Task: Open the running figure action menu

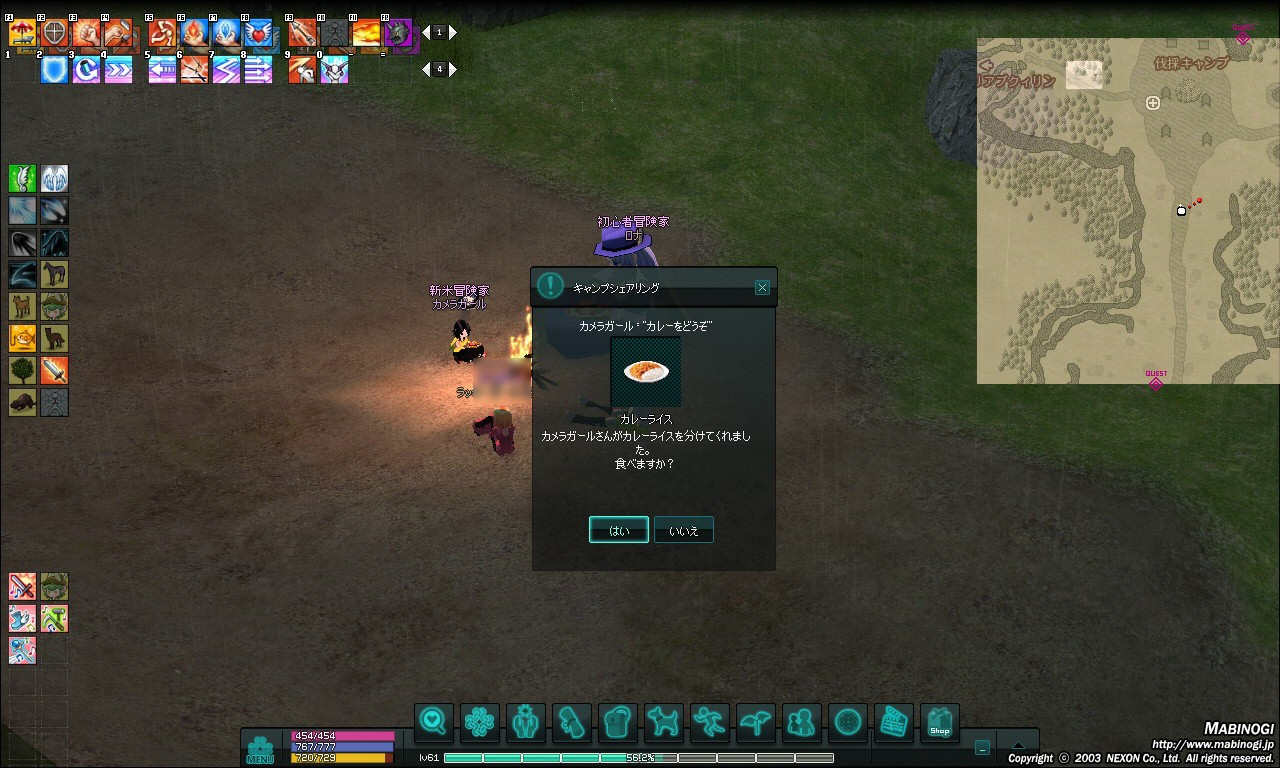Action: pyautogui.click(x=709, y=721)
